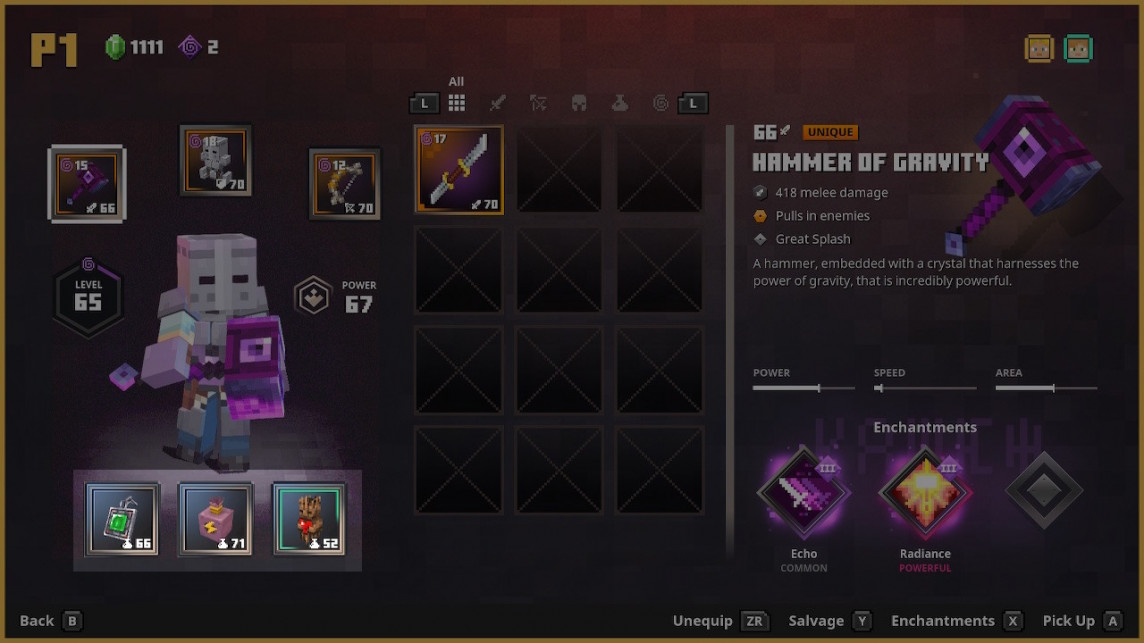Switch to the All items tab
This screenshot has width=1144, height=643.
(x=456, y=102)
